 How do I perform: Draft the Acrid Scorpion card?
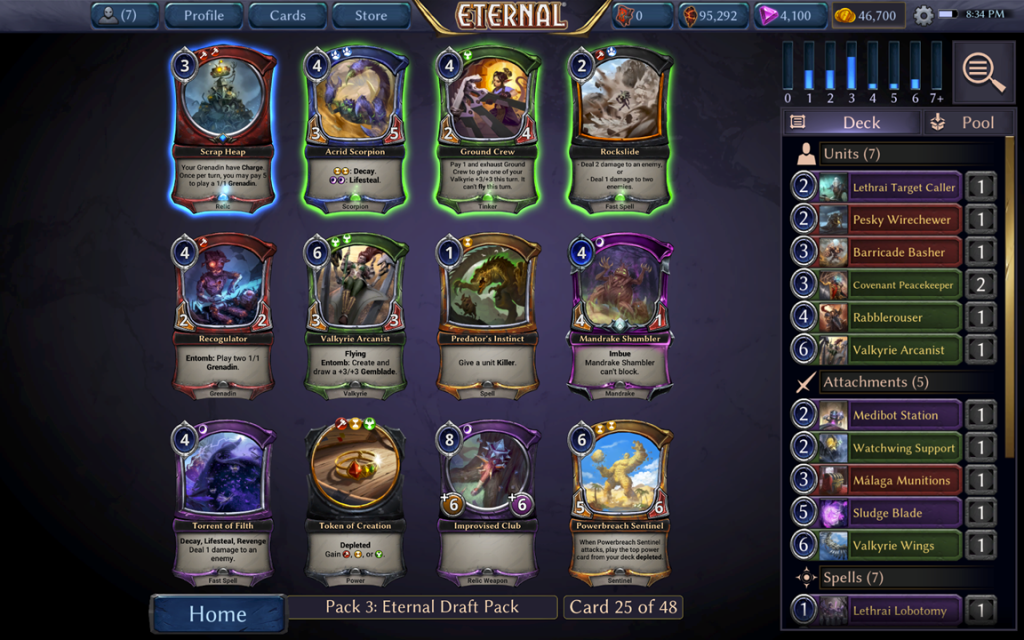[x=357, y=128]
